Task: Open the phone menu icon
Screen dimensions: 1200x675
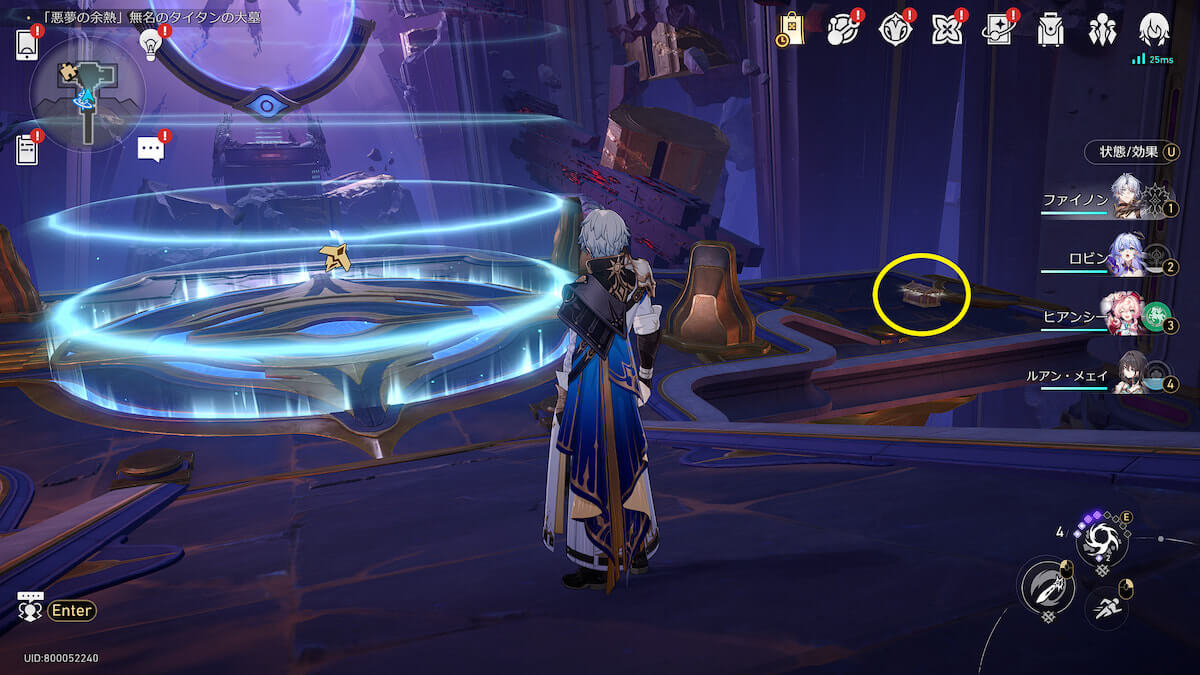Action: coord(27,45)
